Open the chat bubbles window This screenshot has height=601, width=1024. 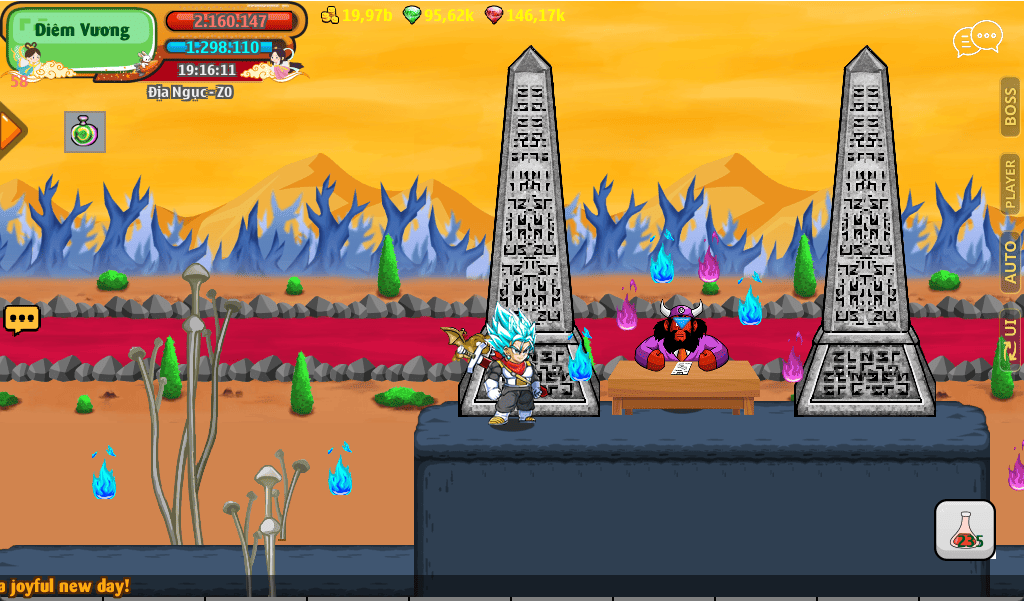click(x=977, y=39)
